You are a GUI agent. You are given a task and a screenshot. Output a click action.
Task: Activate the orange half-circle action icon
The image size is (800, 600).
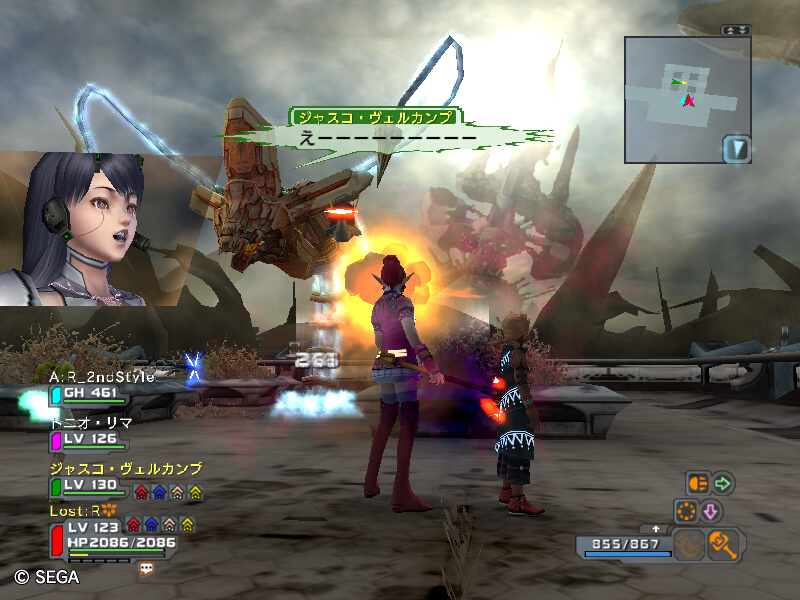click(697, 484)
